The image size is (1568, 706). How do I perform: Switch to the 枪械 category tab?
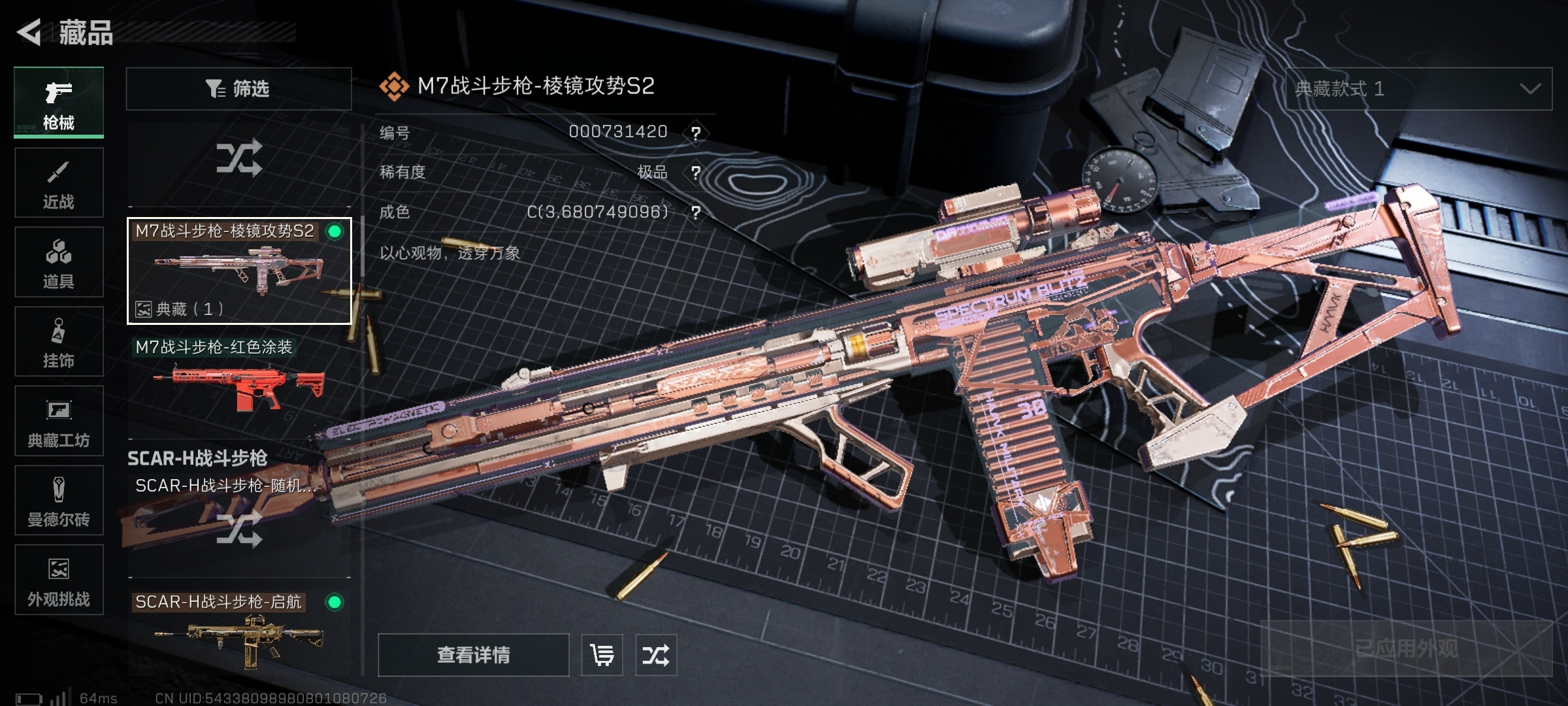[x=59, y=103]
